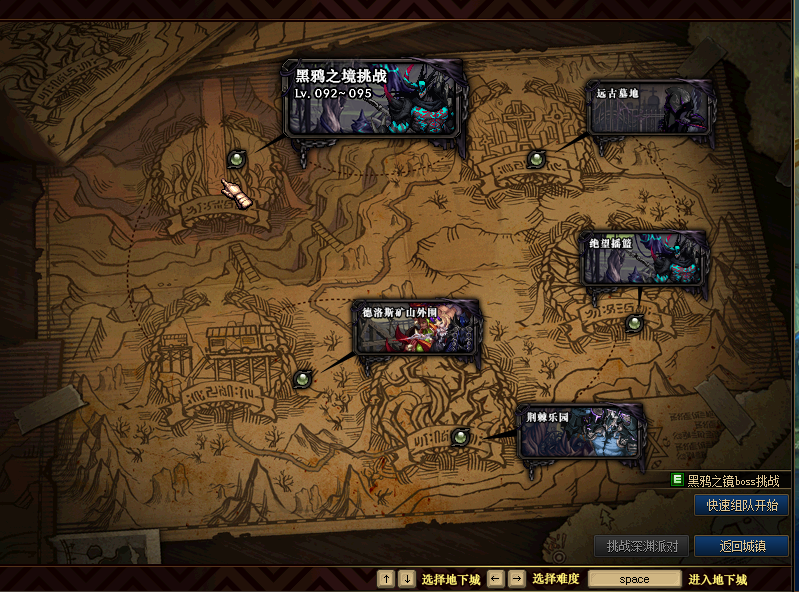Click the 快速组队开始 button
The width and height of the screenshot is (799, 592).
pos(741,505)
